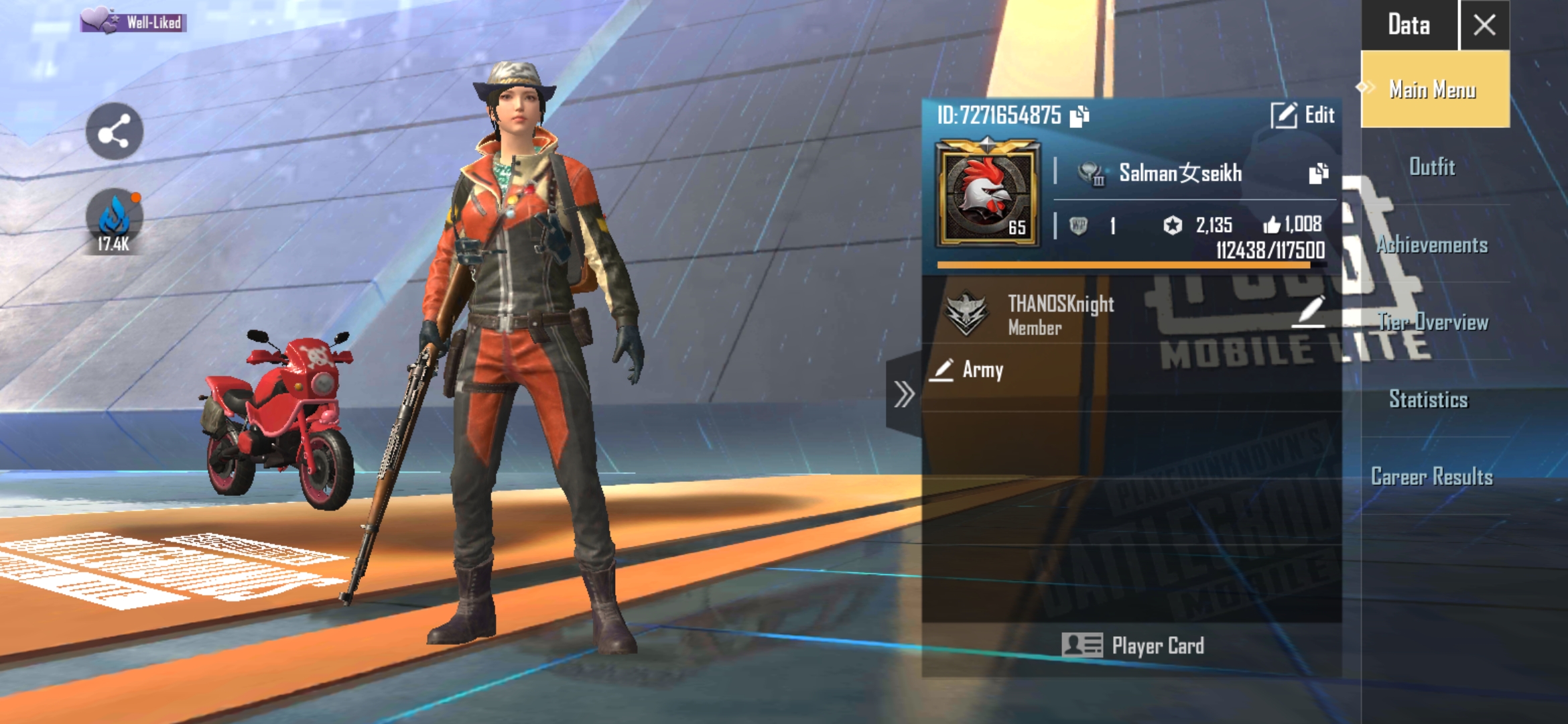Copy the player name Salman seikh
This screenshot has width=1568, height=724.
point(1318,174)
